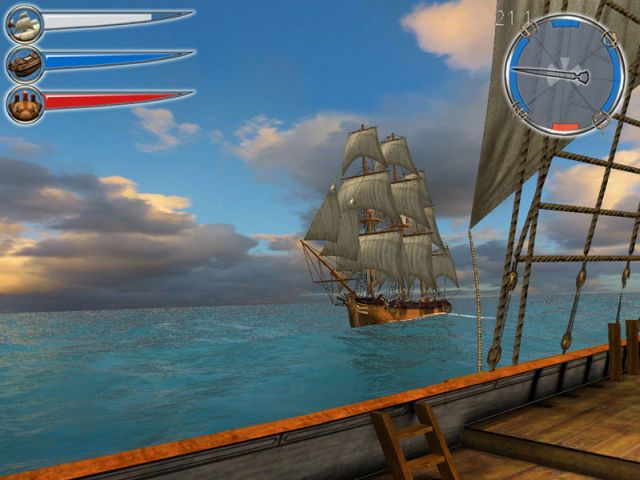The height and width of the screenshot is (480, 640).
Task: Click the sailing ship icon beside the white bar
Action: click(x=24, y=23)
